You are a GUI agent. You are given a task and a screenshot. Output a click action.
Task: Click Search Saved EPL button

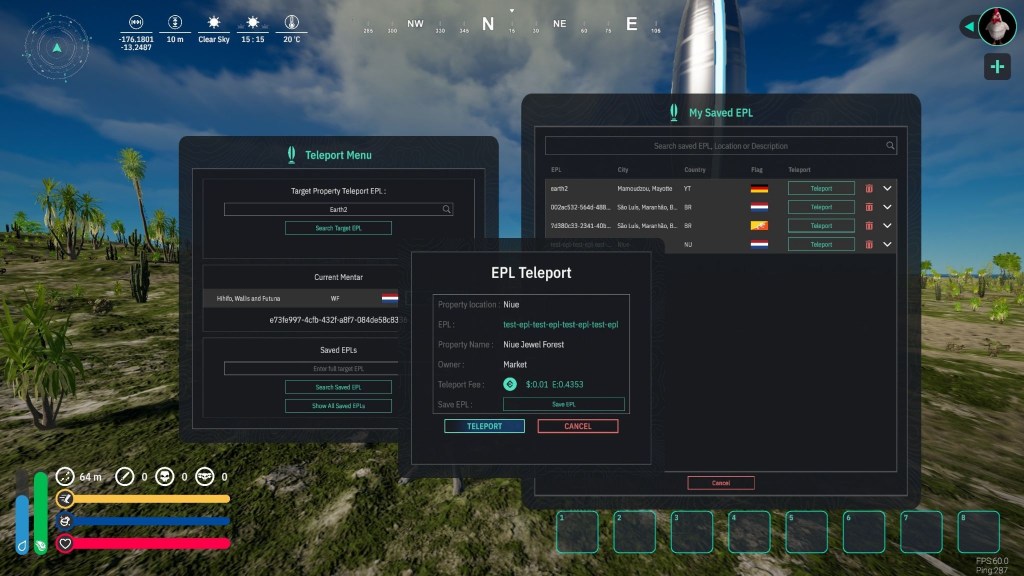click(338, 387)
